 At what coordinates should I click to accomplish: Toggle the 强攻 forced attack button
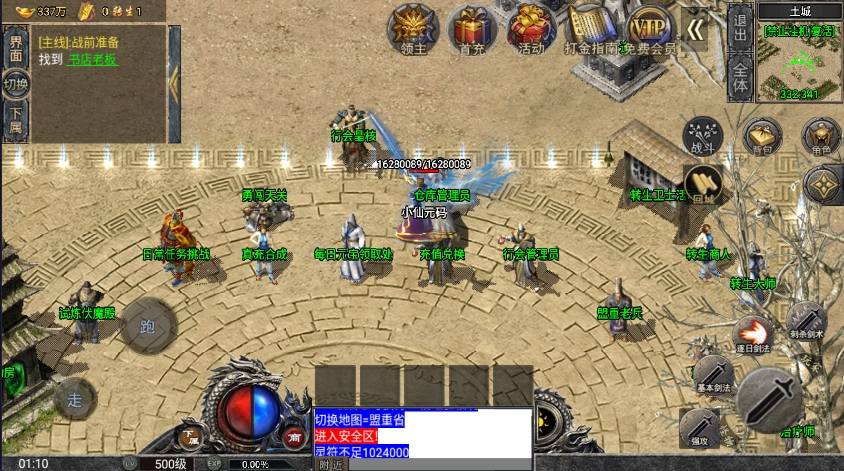pyautogui.click(x=699, y=427)
